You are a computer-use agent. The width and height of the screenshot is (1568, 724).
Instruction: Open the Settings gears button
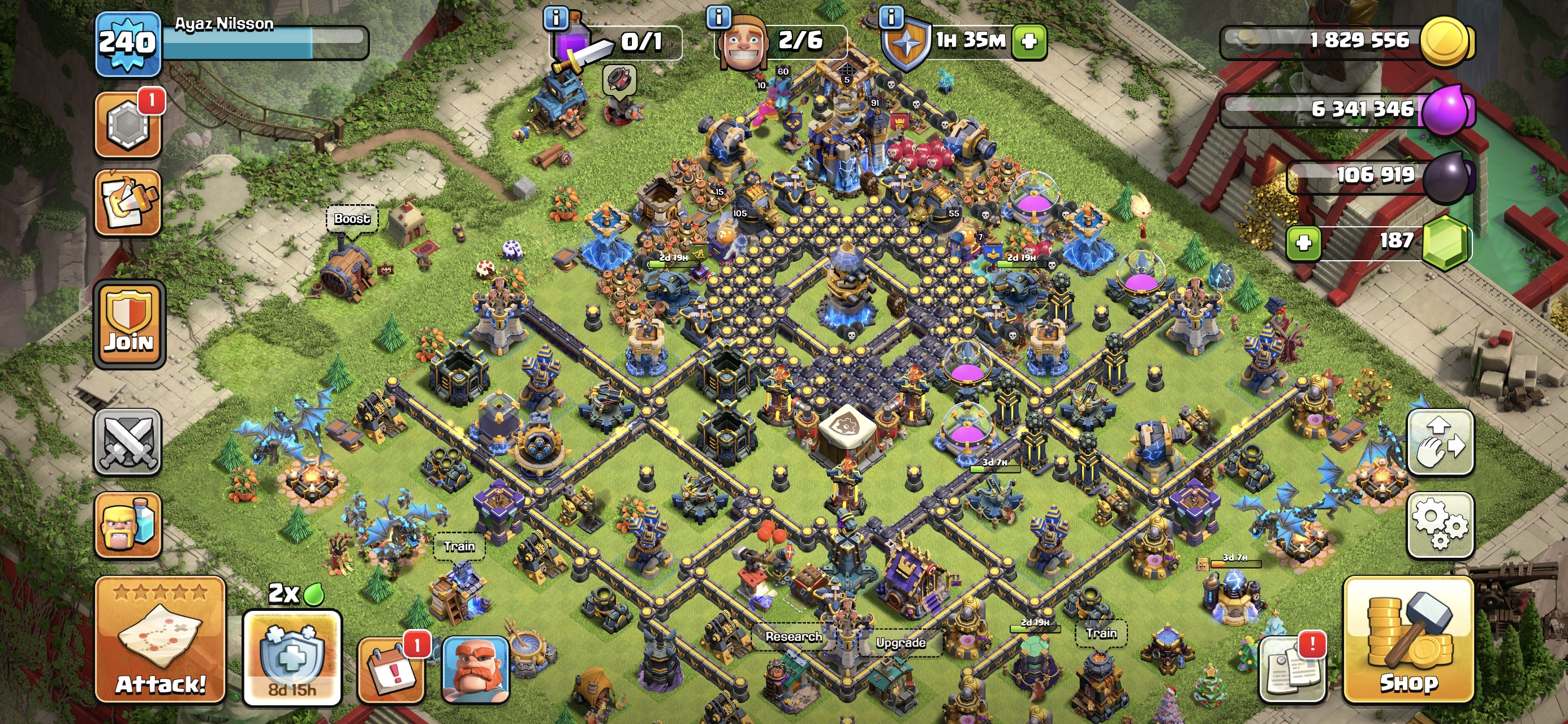[1440, 525]
